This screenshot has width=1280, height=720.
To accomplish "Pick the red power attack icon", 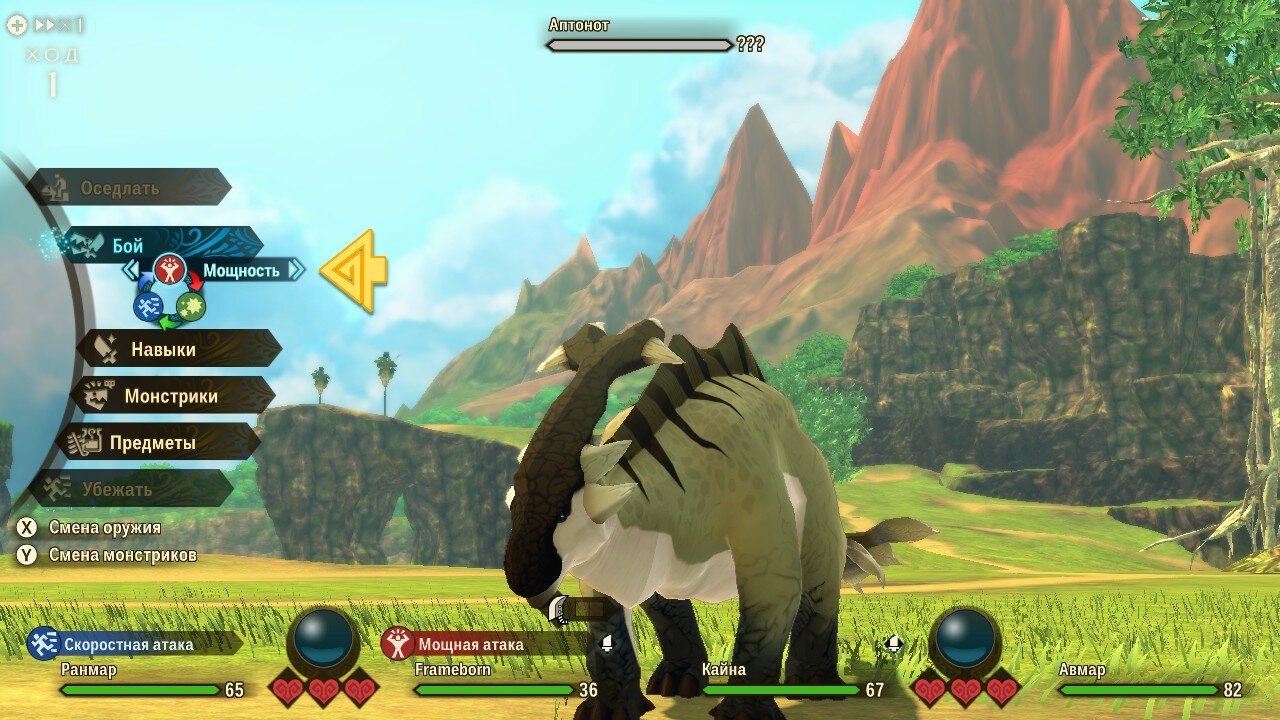I will [170, 269].
